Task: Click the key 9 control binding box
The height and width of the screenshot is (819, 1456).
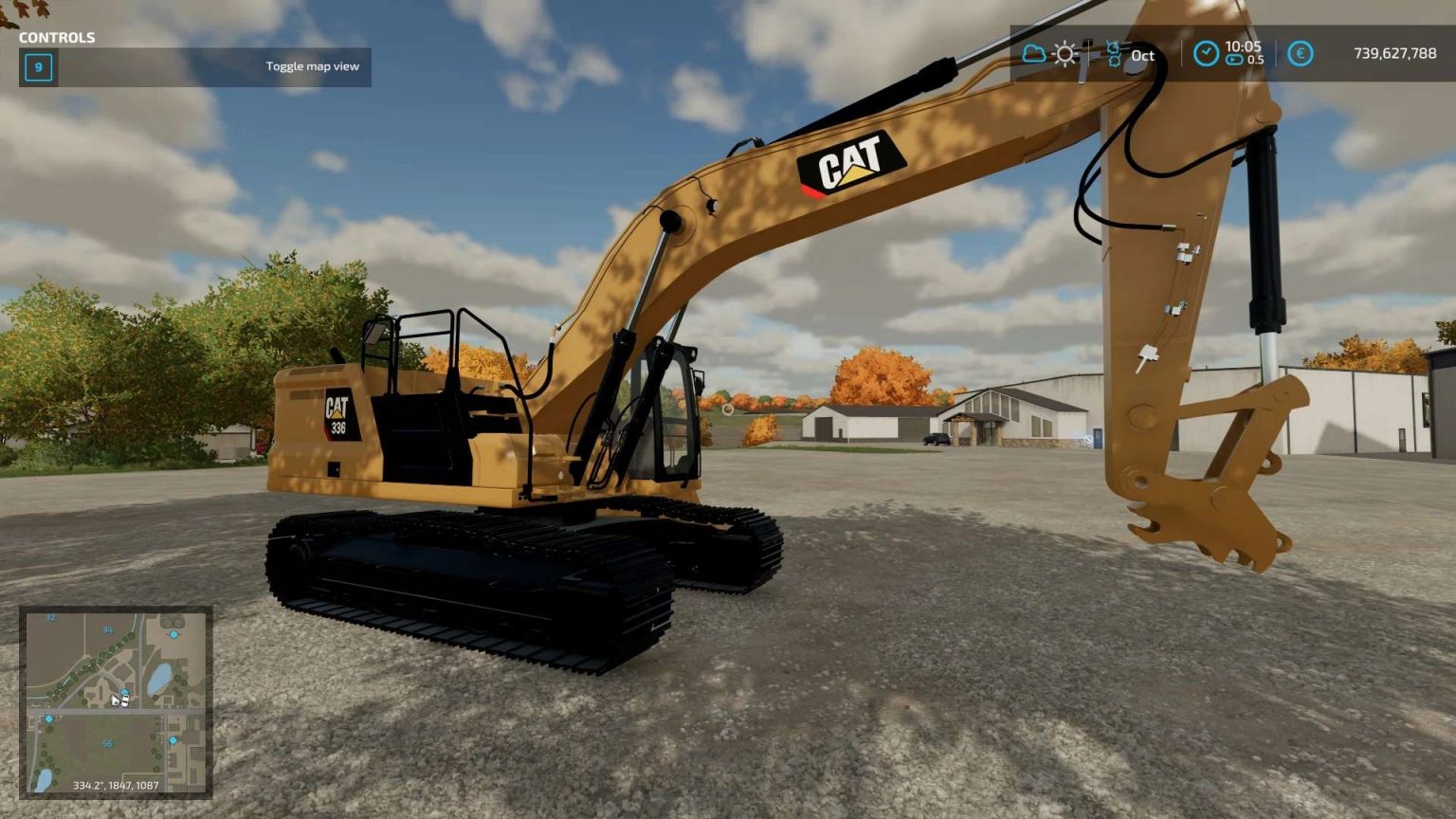Action: coord(37,67)
